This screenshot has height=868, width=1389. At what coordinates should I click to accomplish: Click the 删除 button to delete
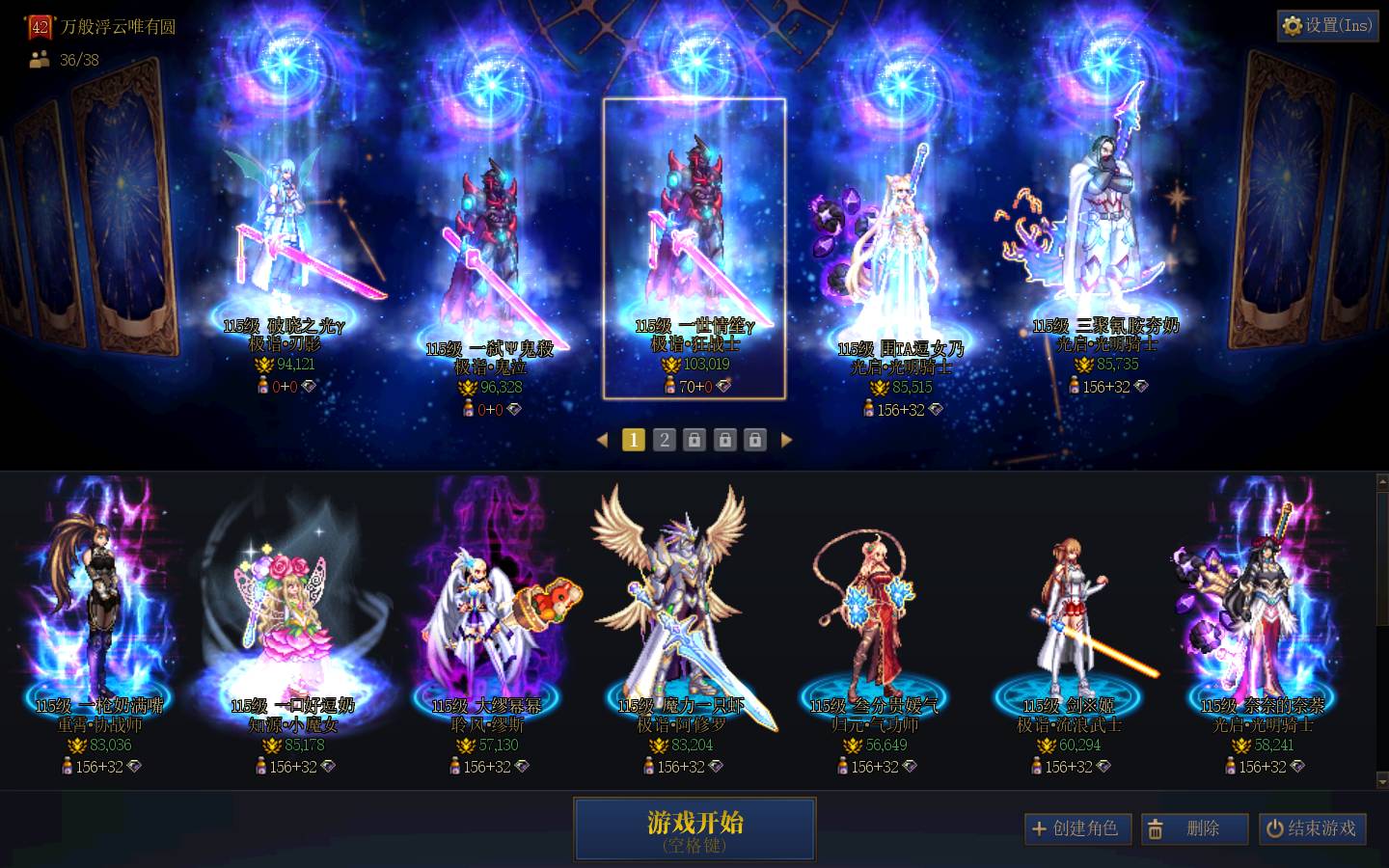coord(1195,828)
